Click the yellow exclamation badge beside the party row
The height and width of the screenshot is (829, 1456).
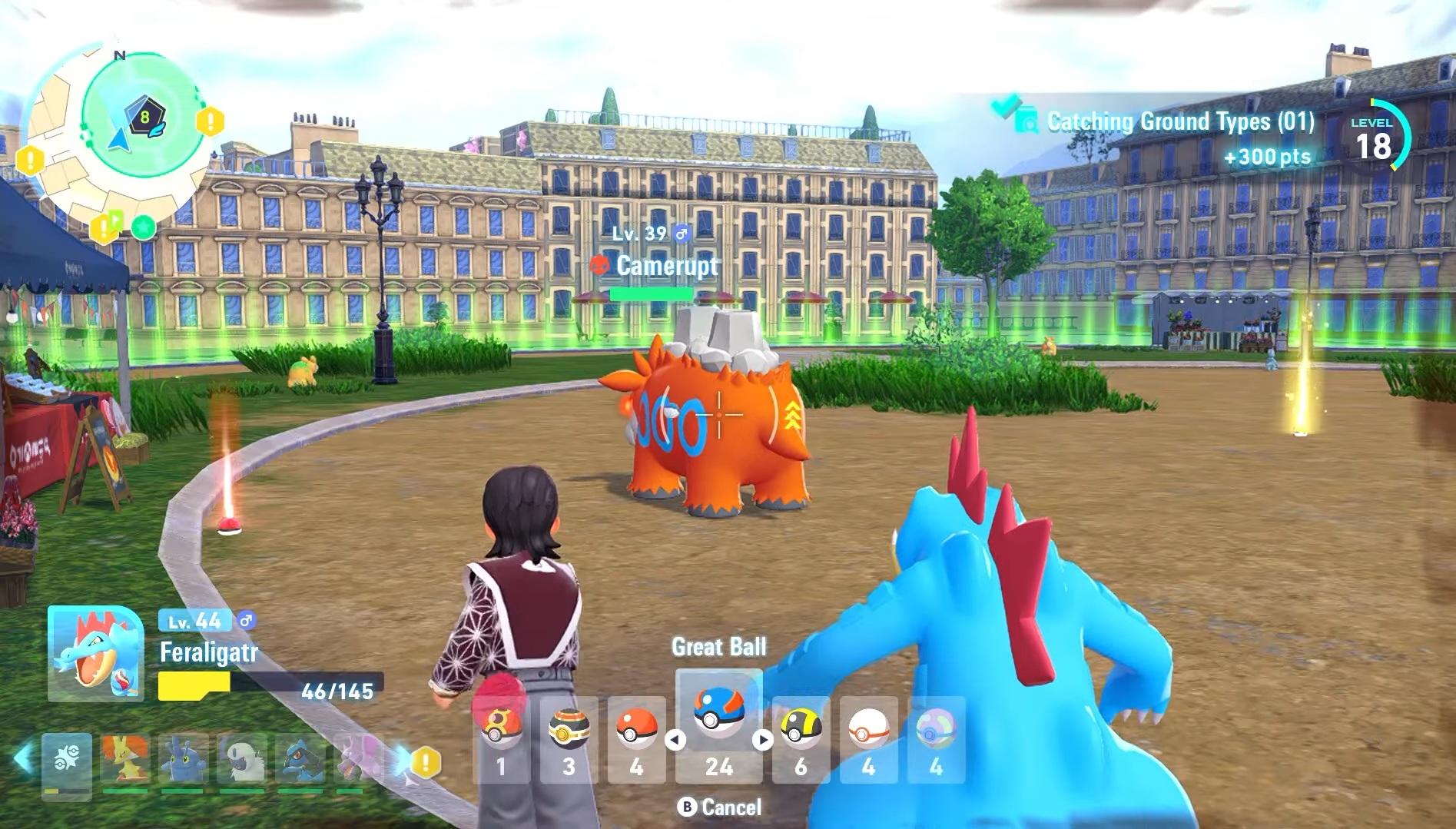[426, 762]
